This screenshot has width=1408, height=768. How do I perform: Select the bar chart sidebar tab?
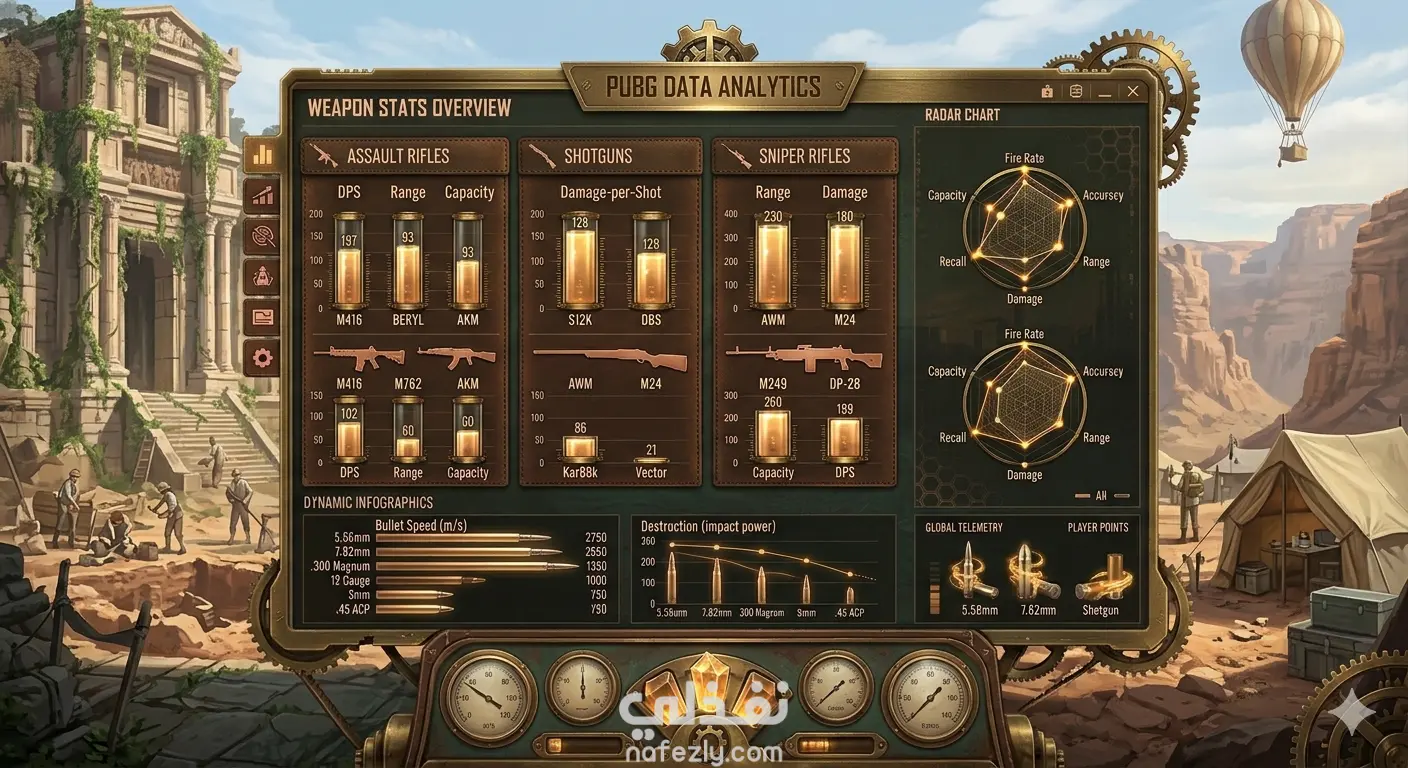click(263, 155)
